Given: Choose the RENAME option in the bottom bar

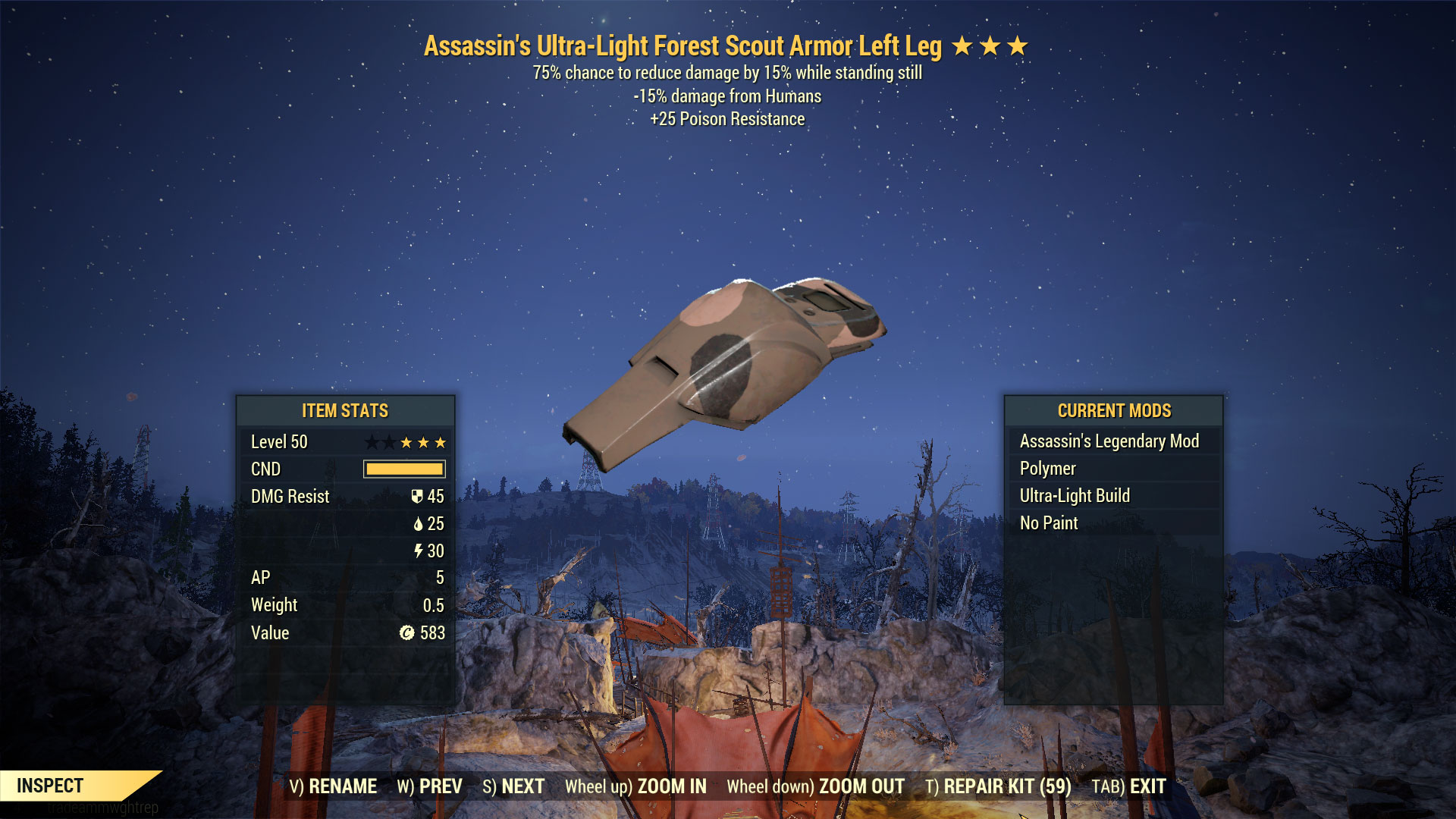Looking at the screenshot, I should (333, 786).
